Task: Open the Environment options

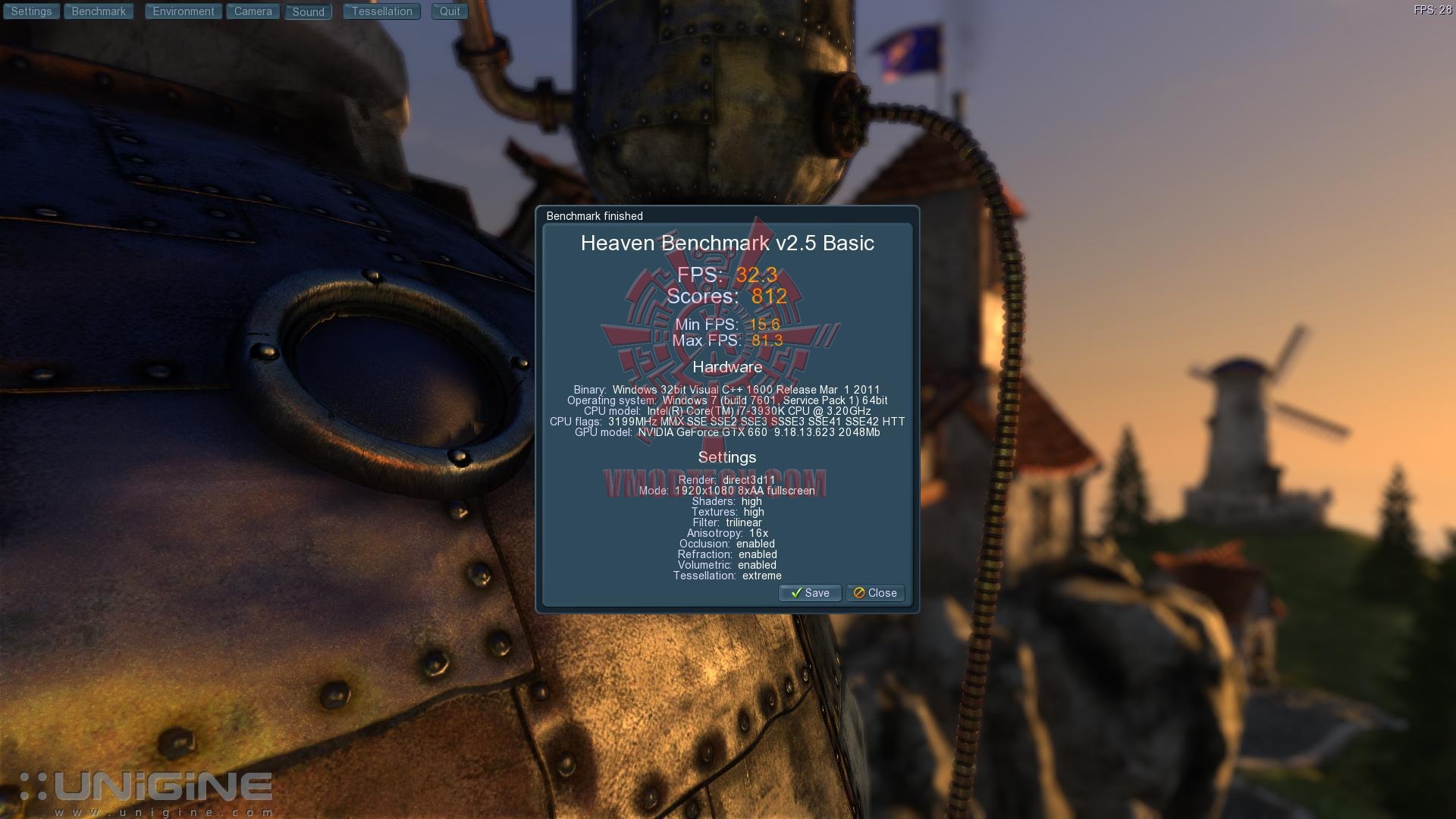Action: 184,11
